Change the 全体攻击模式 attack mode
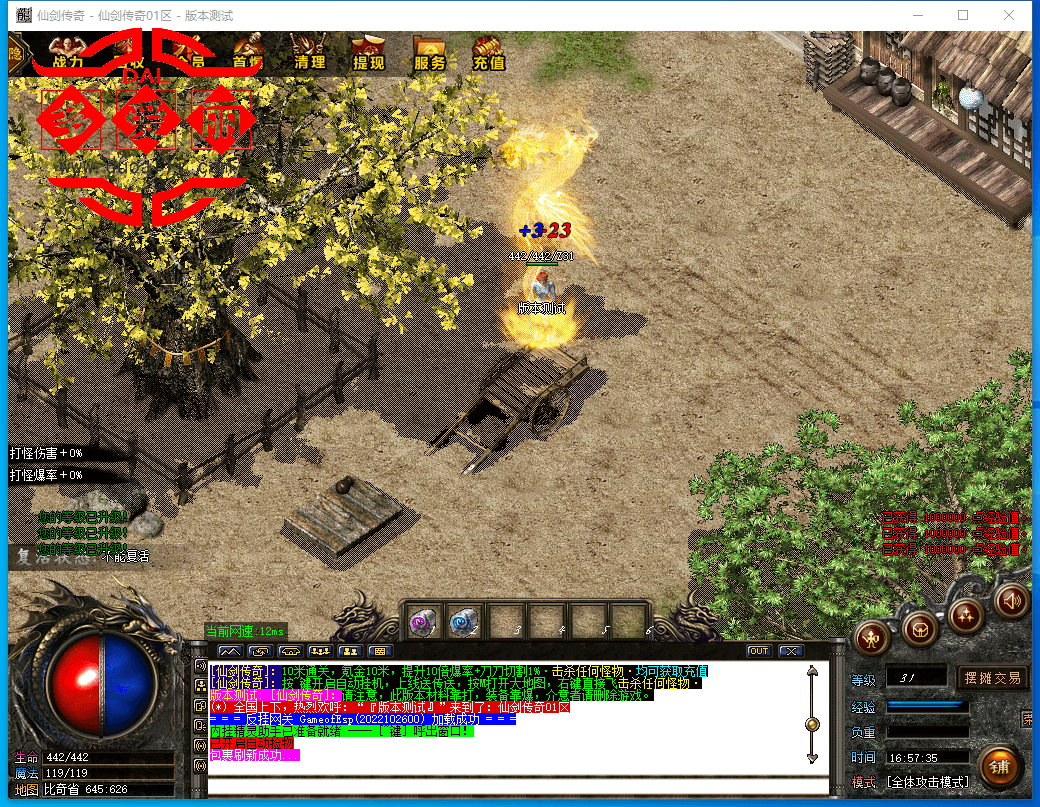Screen dimensions: 1040x807 coord(927,782)
